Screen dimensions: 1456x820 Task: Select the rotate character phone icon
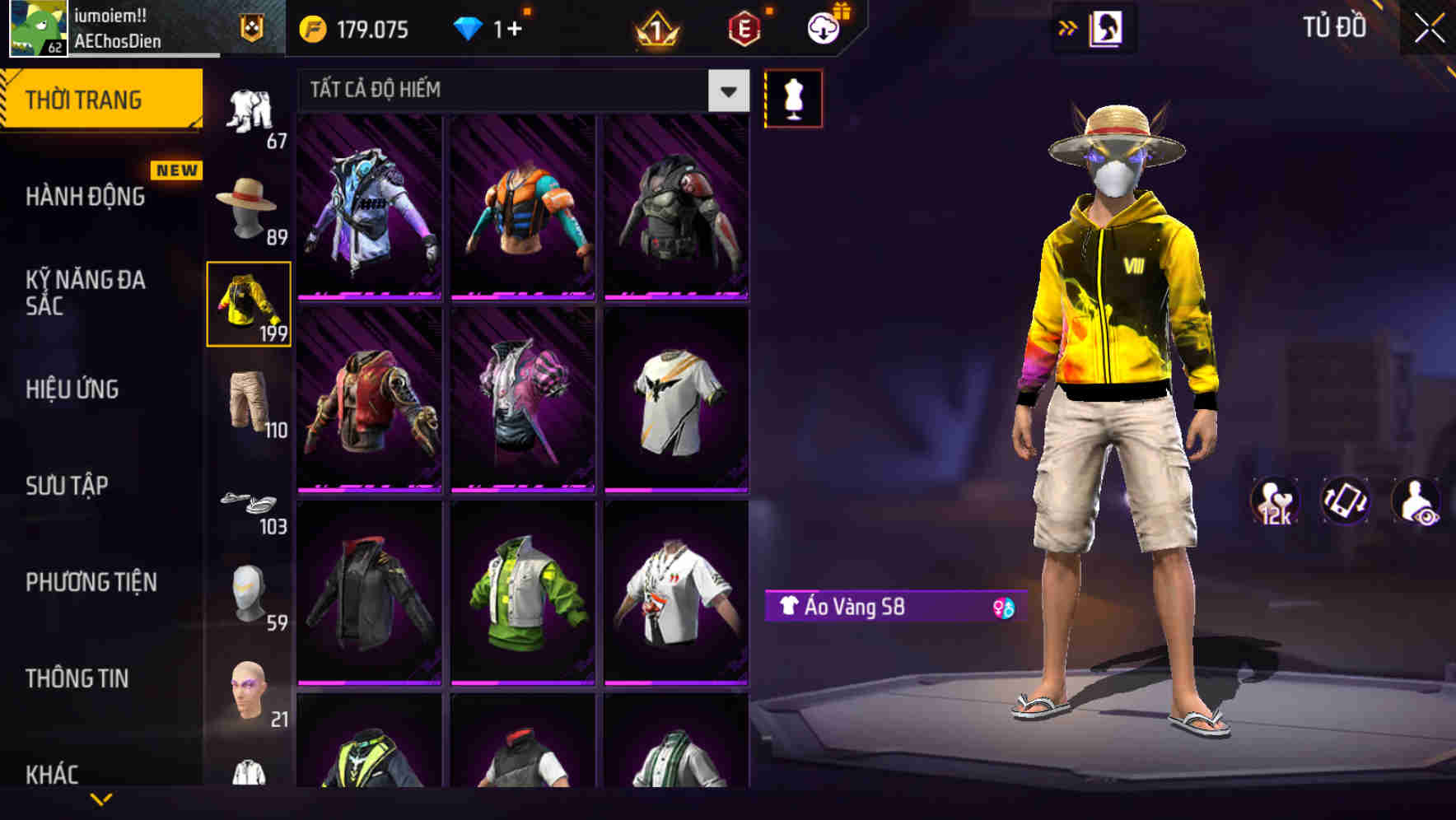[1346, 503]
